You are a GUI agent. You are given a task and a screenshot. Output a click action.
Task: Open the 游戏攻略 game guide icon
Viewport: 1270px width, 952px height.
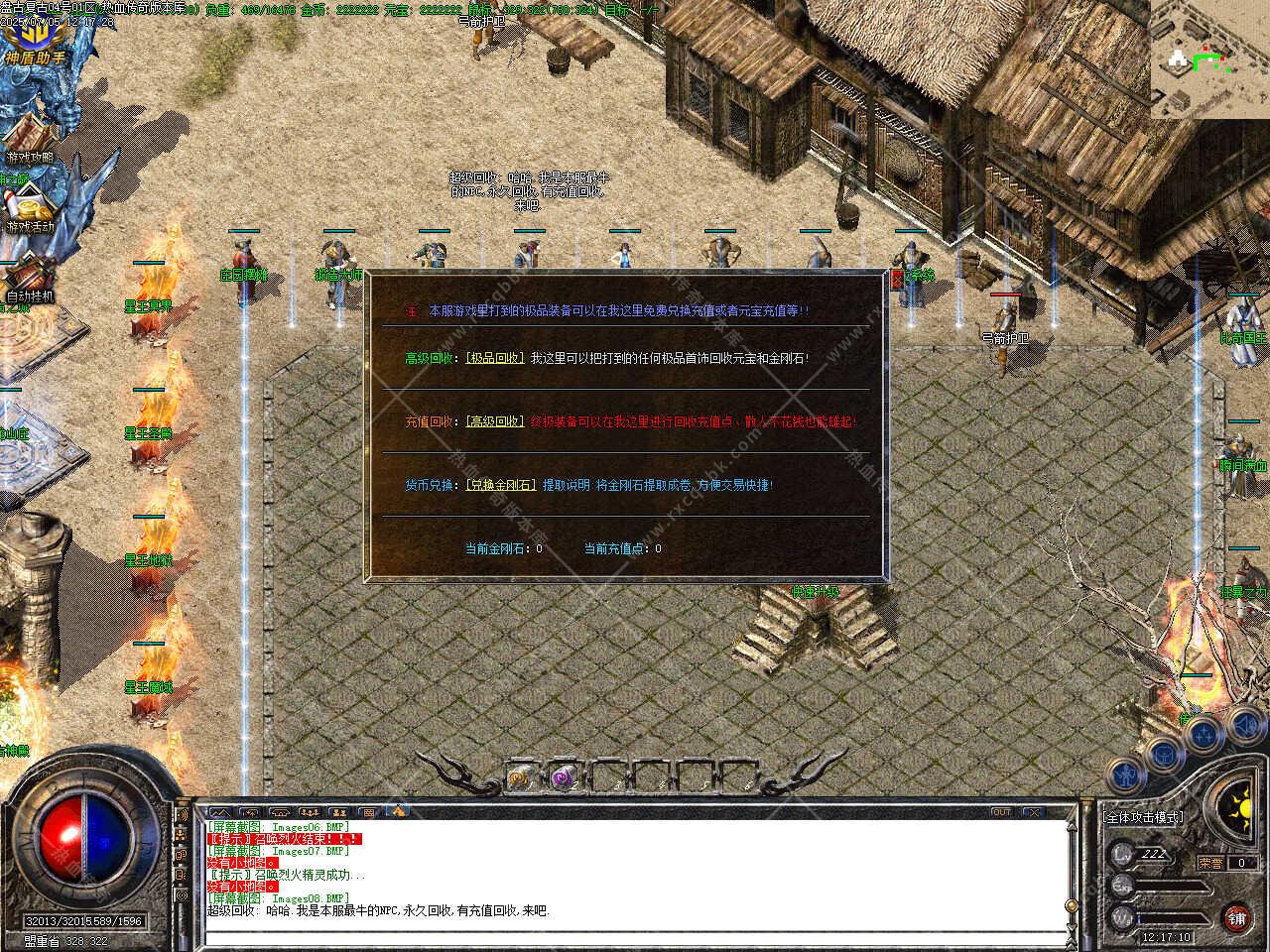30,139
